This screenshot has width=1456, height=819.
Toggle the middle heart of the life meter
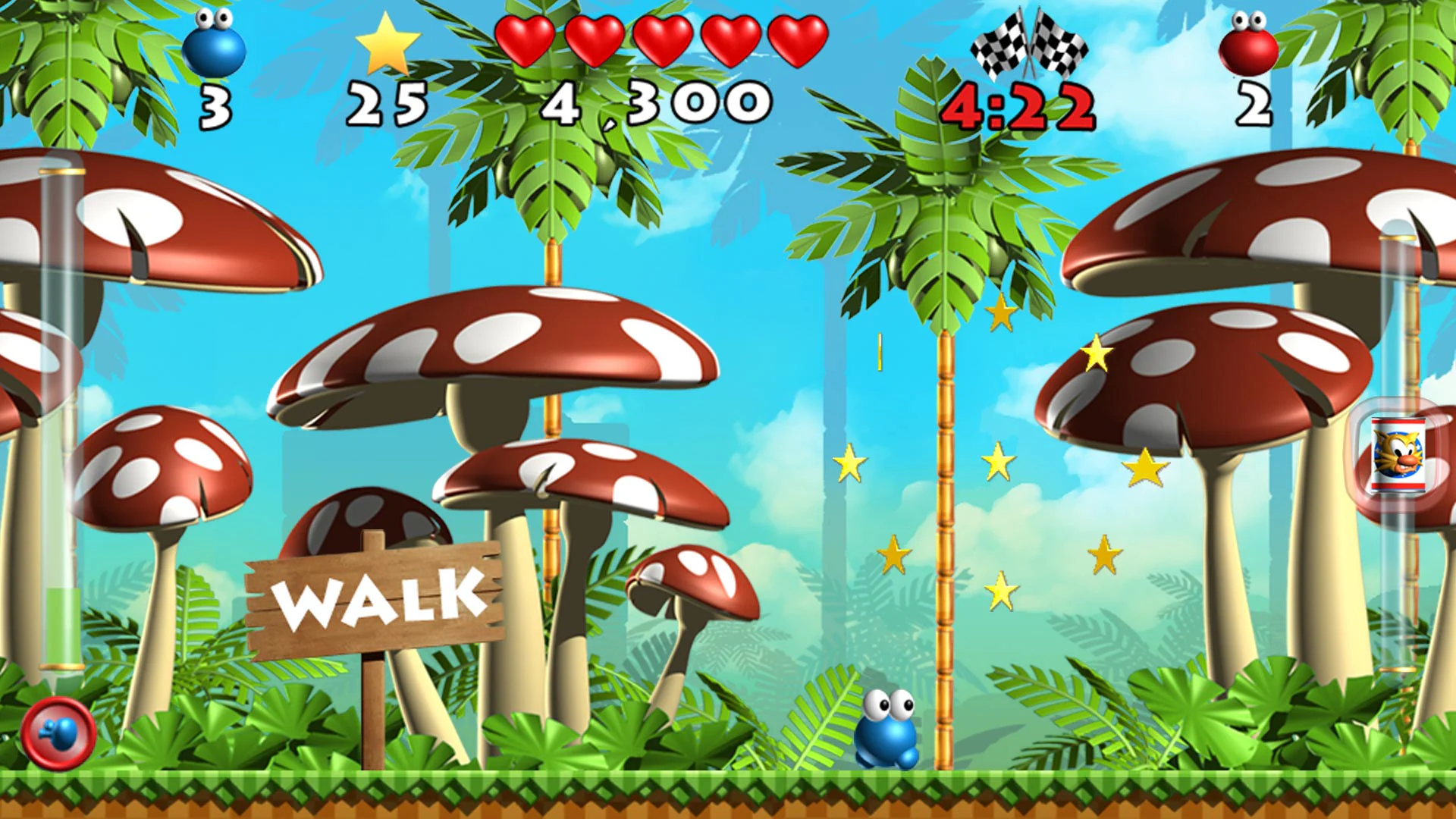click(x=662, y=39)
